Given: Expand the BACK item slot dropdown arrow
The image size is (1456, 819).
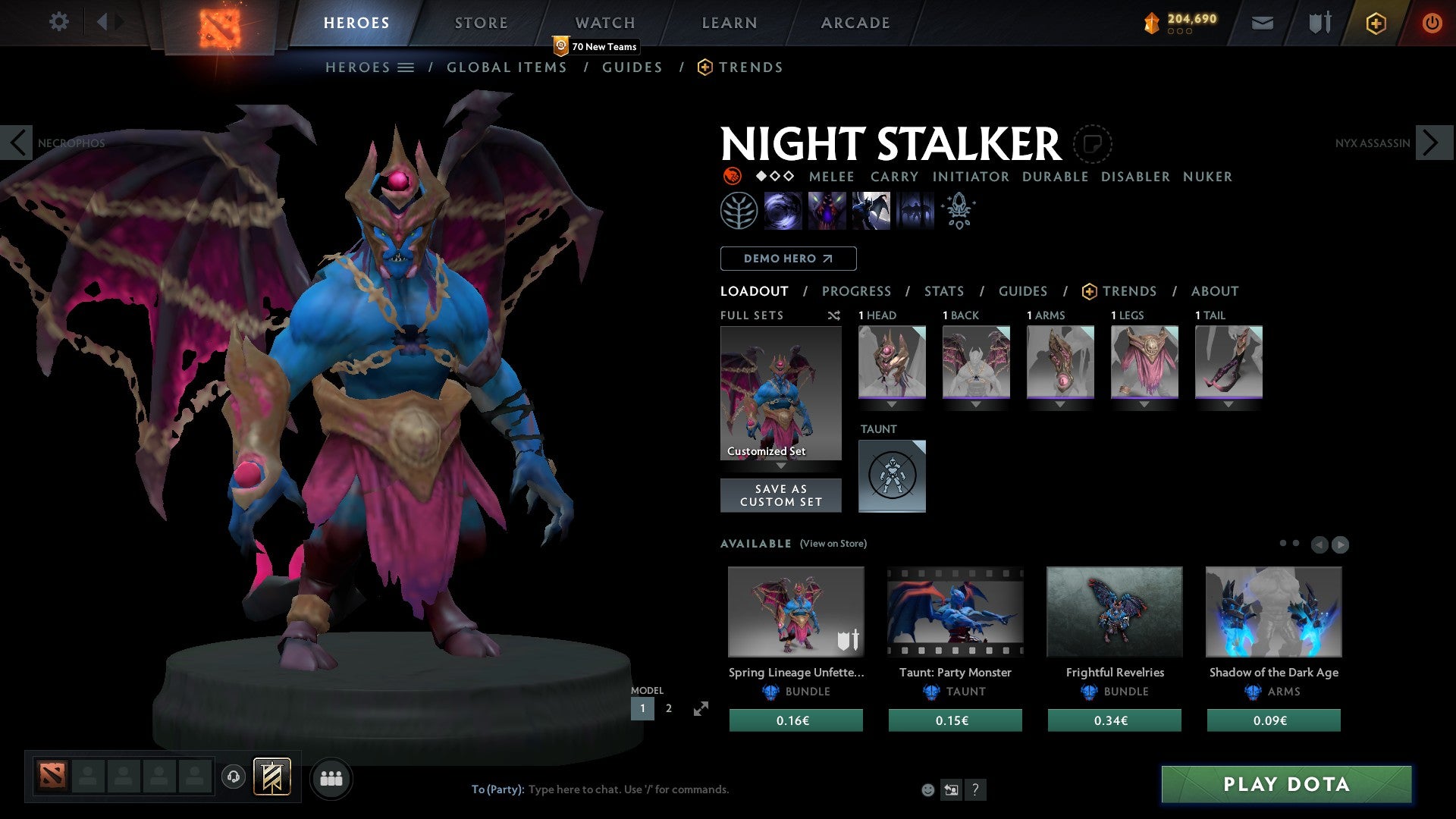Looking at the screenshot, I should coord(976,404).
